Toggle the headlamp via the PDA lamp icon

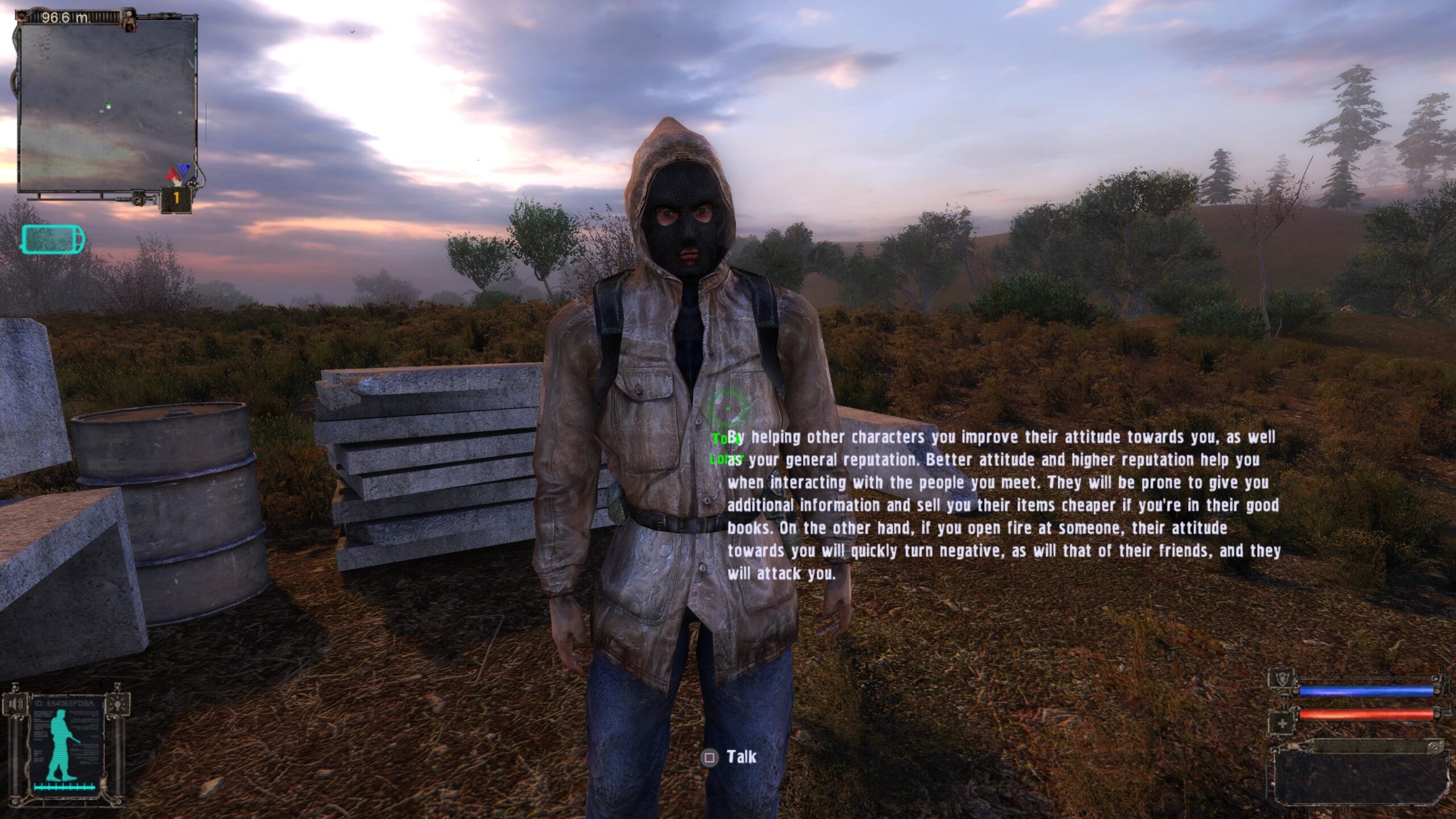click(117, 705)
